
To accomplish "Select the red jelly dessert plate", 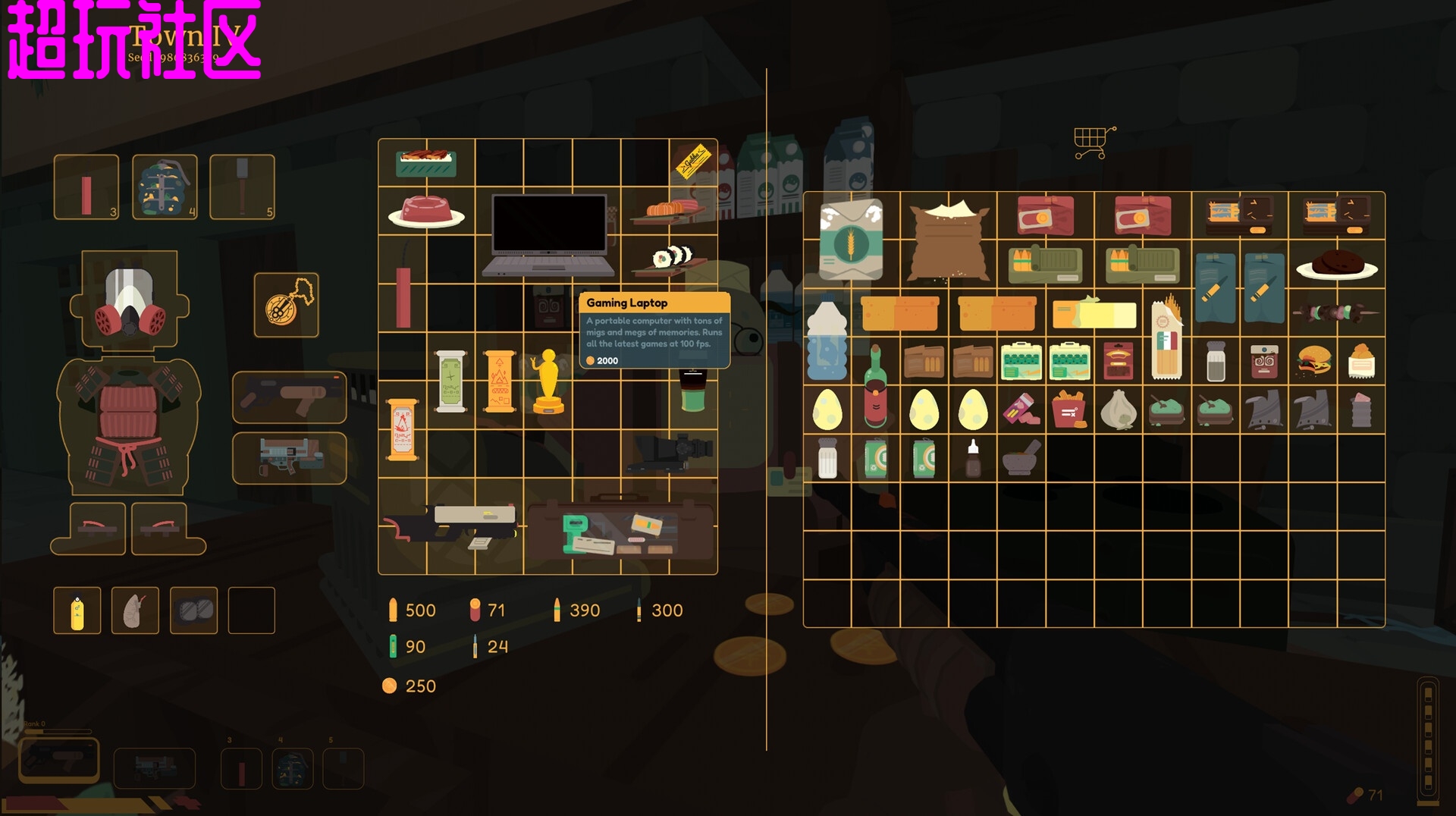I will [426, 212].
